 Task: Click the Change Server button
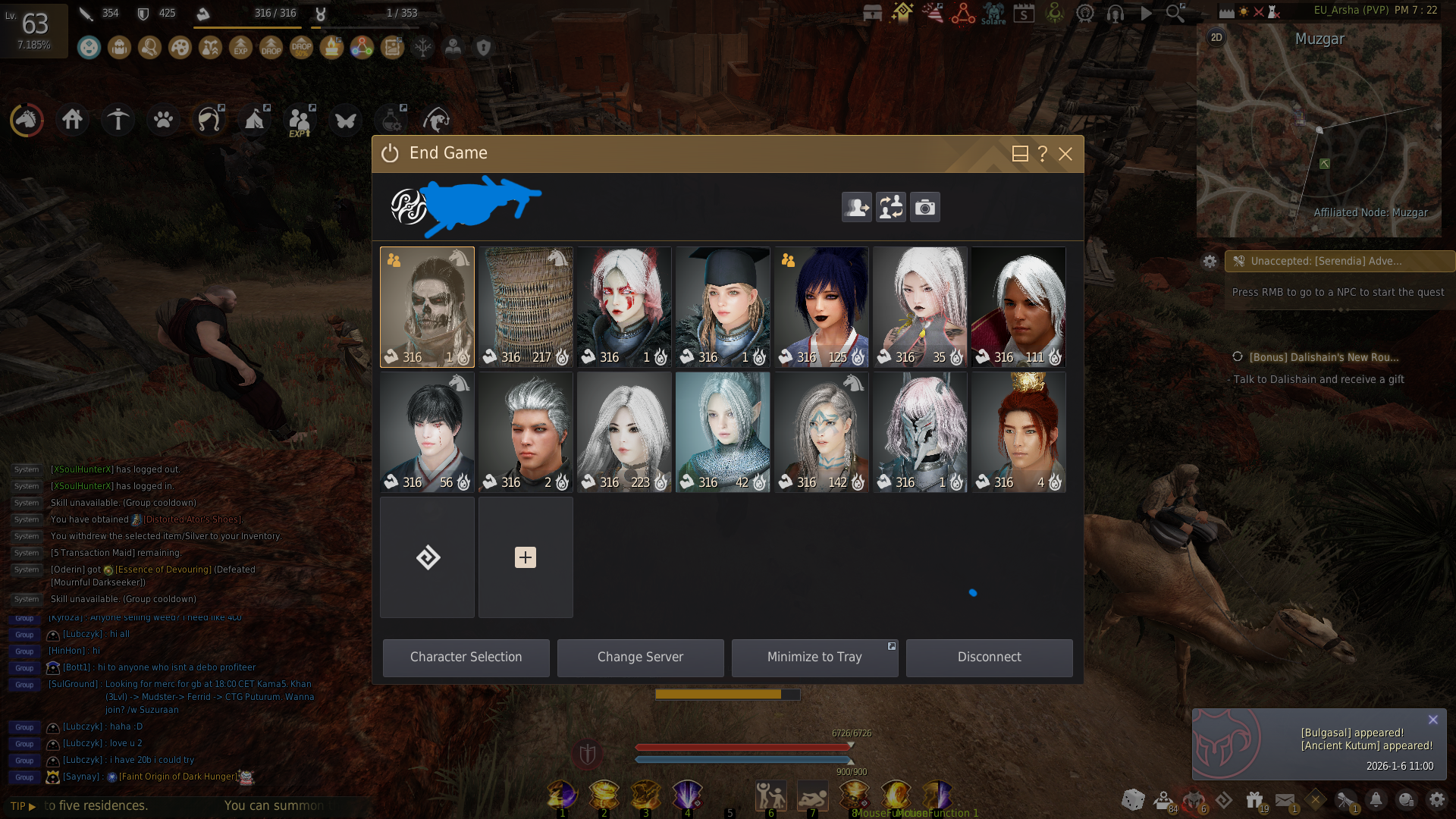click(640, 657)
